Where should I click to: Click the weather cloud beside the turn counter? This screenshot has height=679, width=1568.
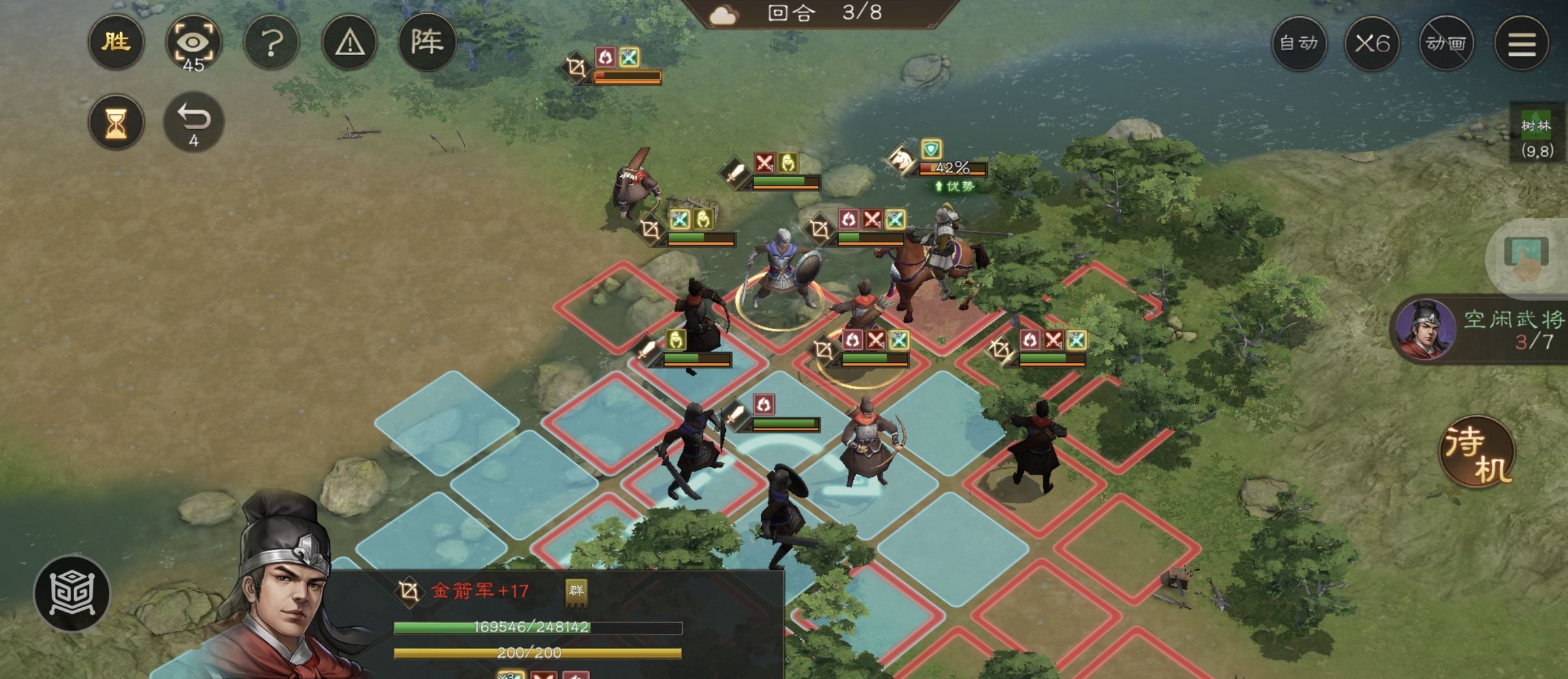coord(724,14)
